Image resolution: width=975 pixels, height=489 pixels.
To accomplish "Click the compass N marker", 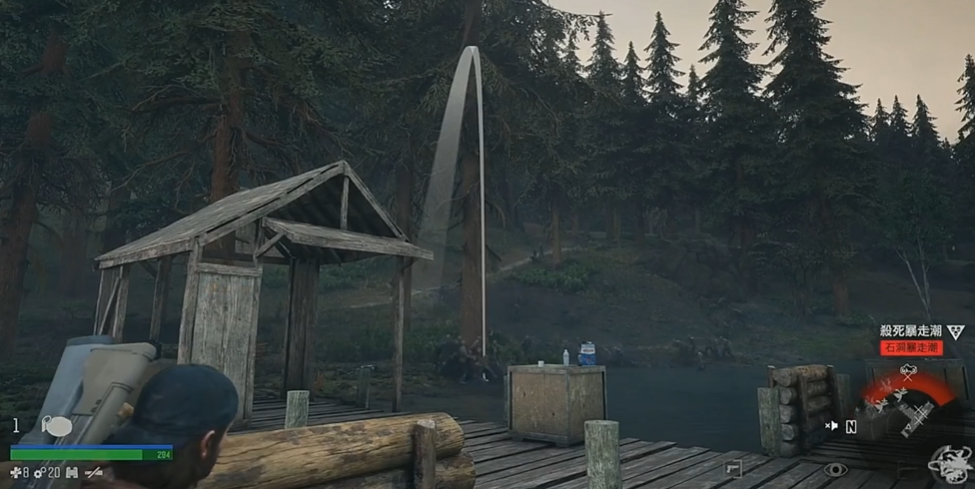I will click(x=851, y=426).
